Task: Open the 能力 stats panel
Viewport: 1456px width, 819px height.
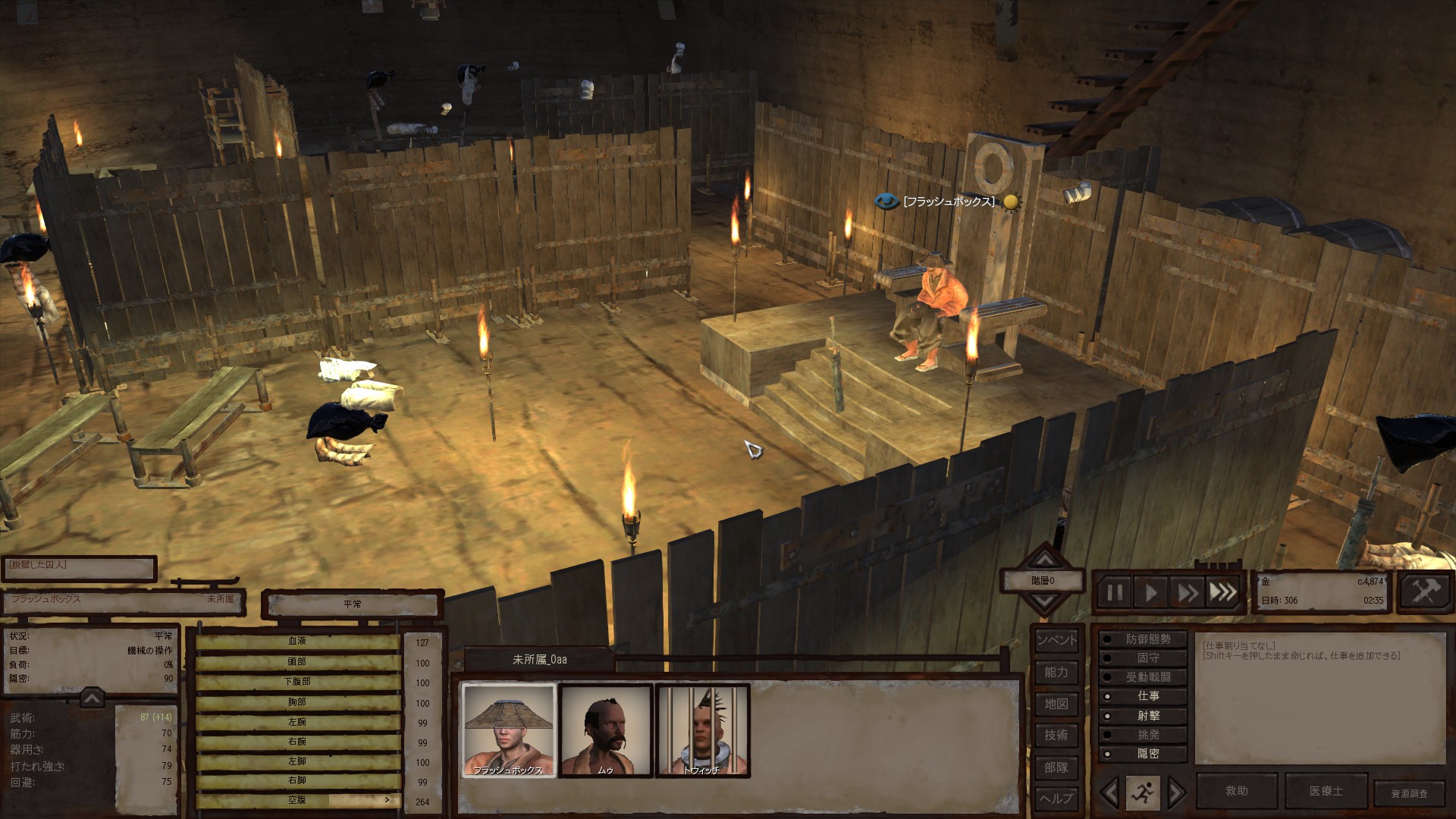Action: coord(1056,672)
